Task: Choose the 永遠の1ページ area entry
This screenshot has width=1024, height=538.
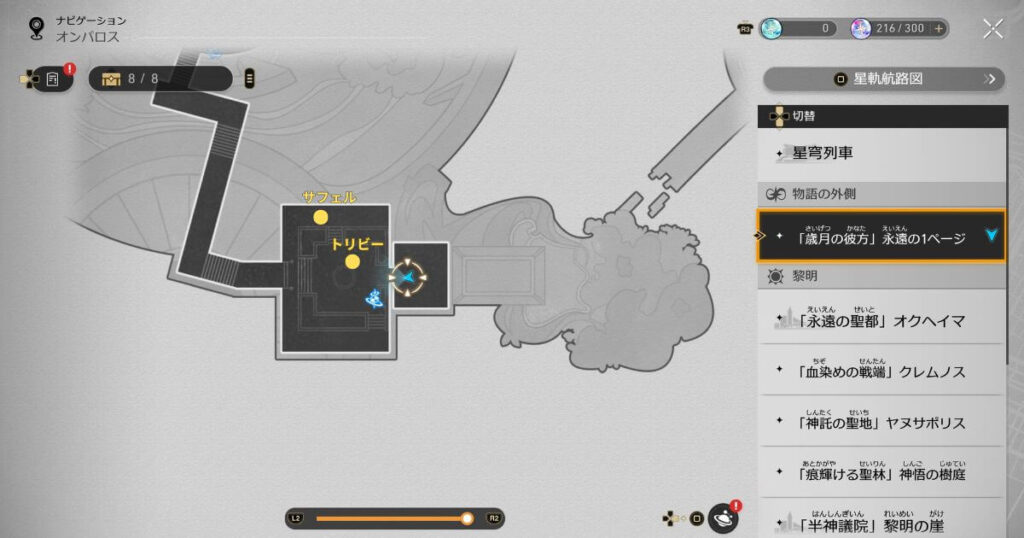Action: pyautogui.click(x=880, y=238)
